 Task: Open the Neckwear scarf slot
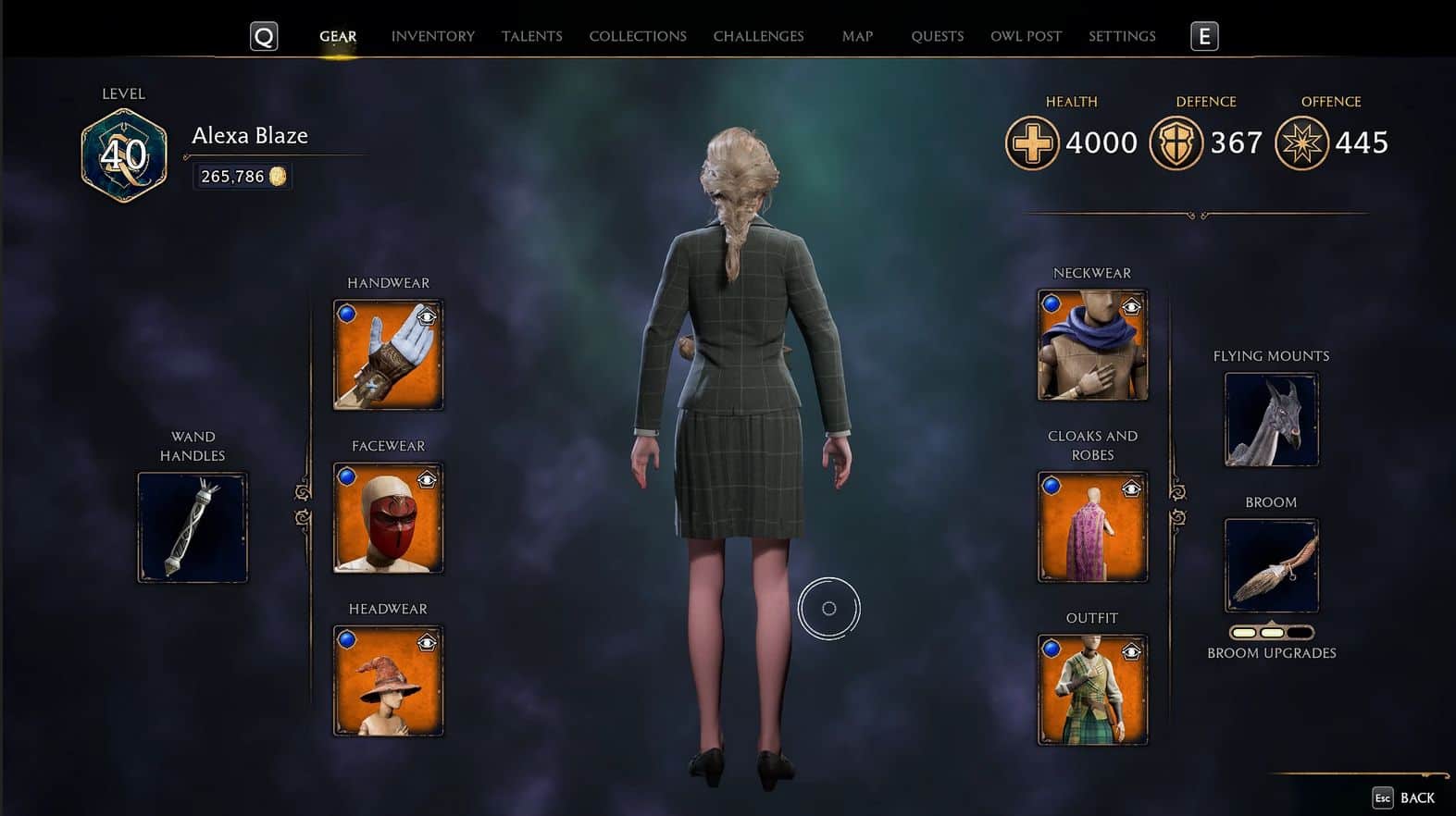click(1092, 345)
